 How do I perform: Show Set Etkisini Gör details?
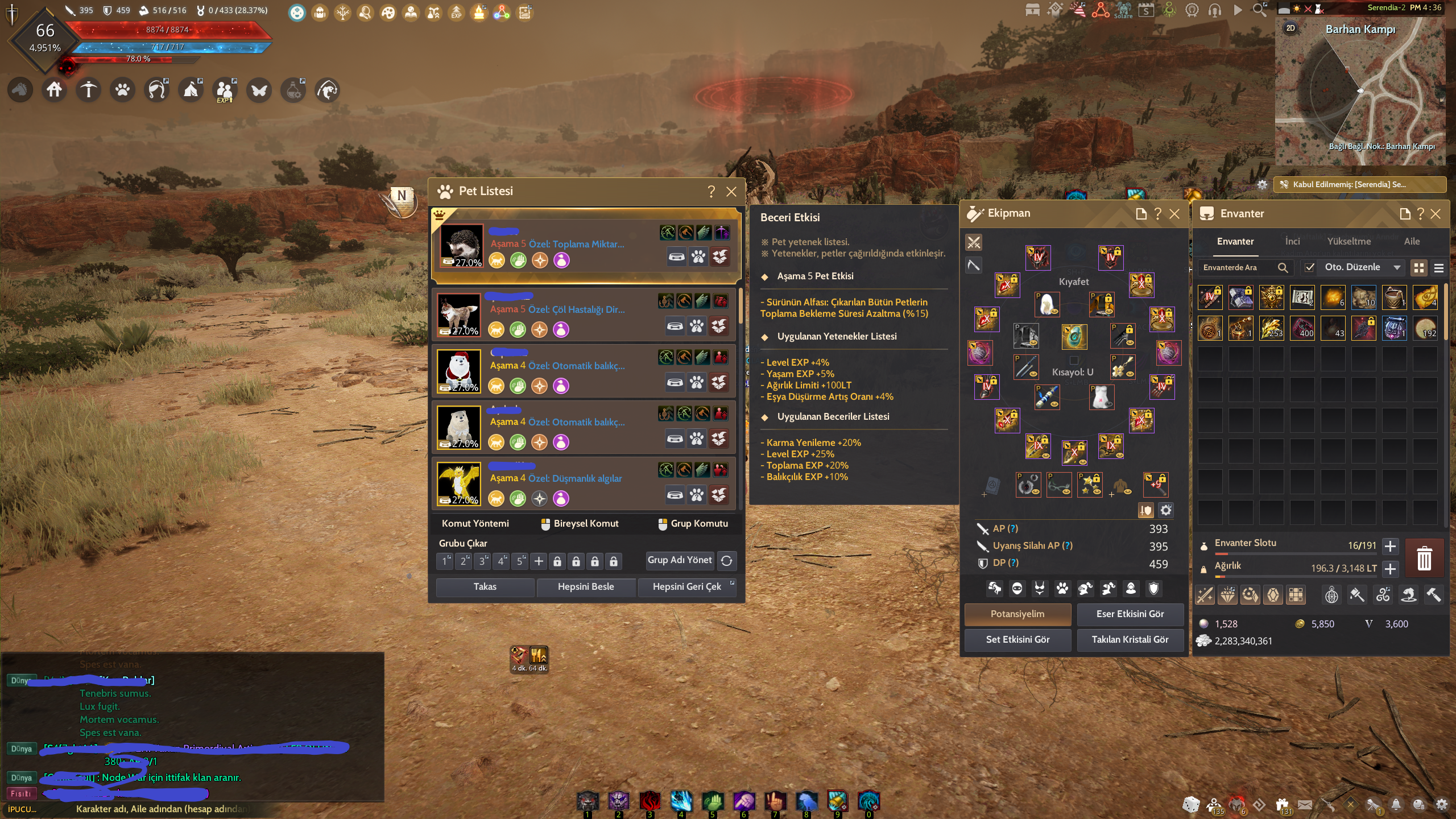click(x=1017, y=640)
